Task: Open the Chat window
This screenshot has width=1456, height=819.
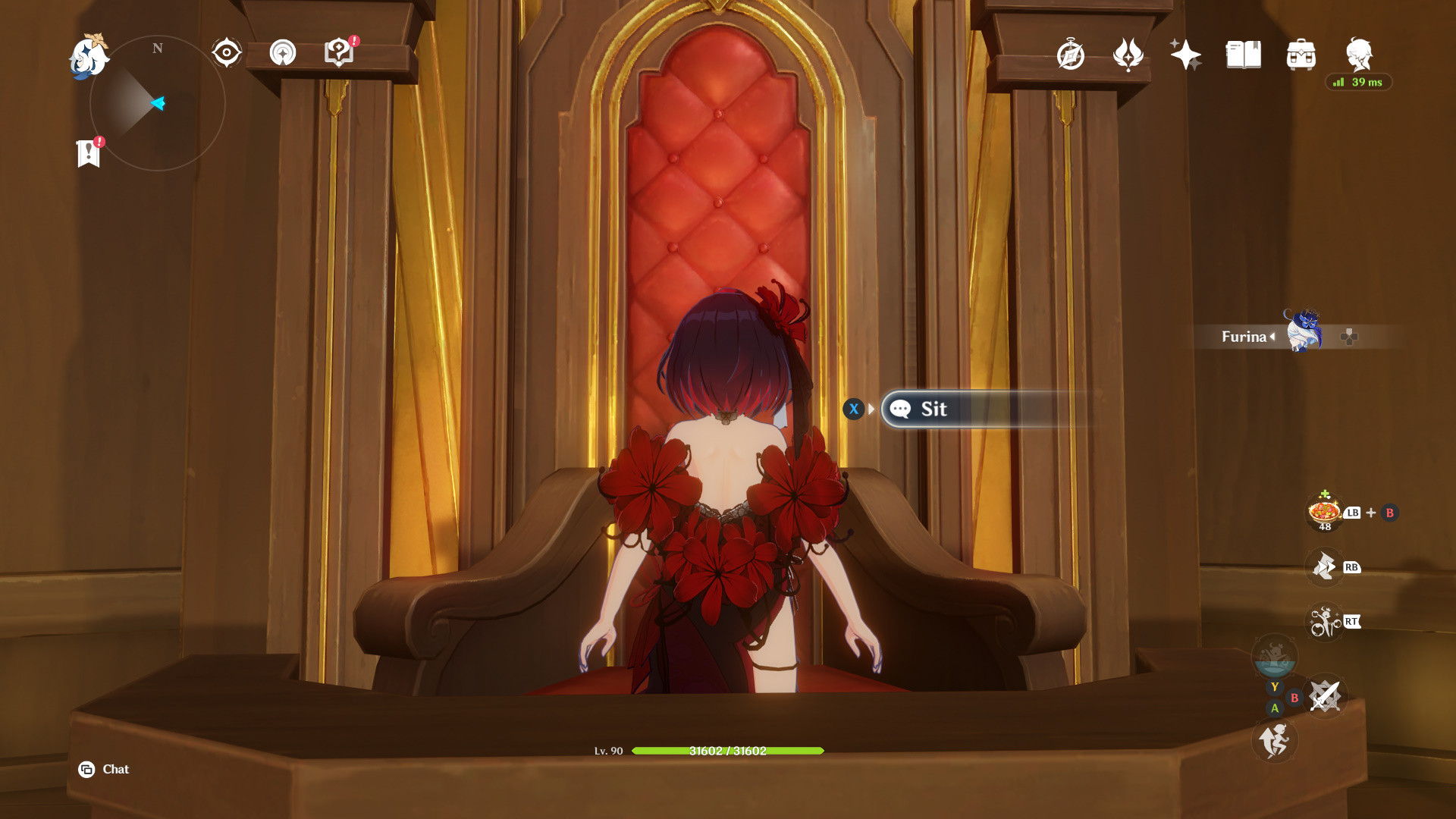Action: pyautogui.click(x=104, y=769)
